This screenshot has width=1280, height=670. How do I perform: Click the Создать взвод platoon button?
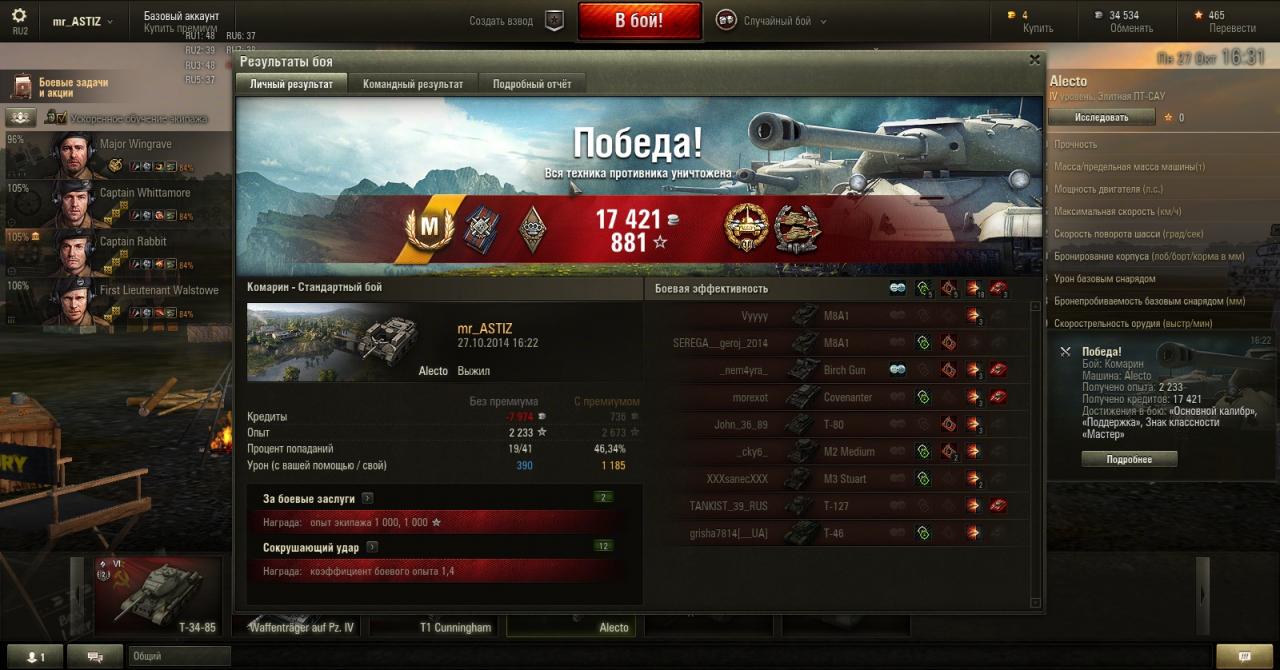[x=517, y=21]
